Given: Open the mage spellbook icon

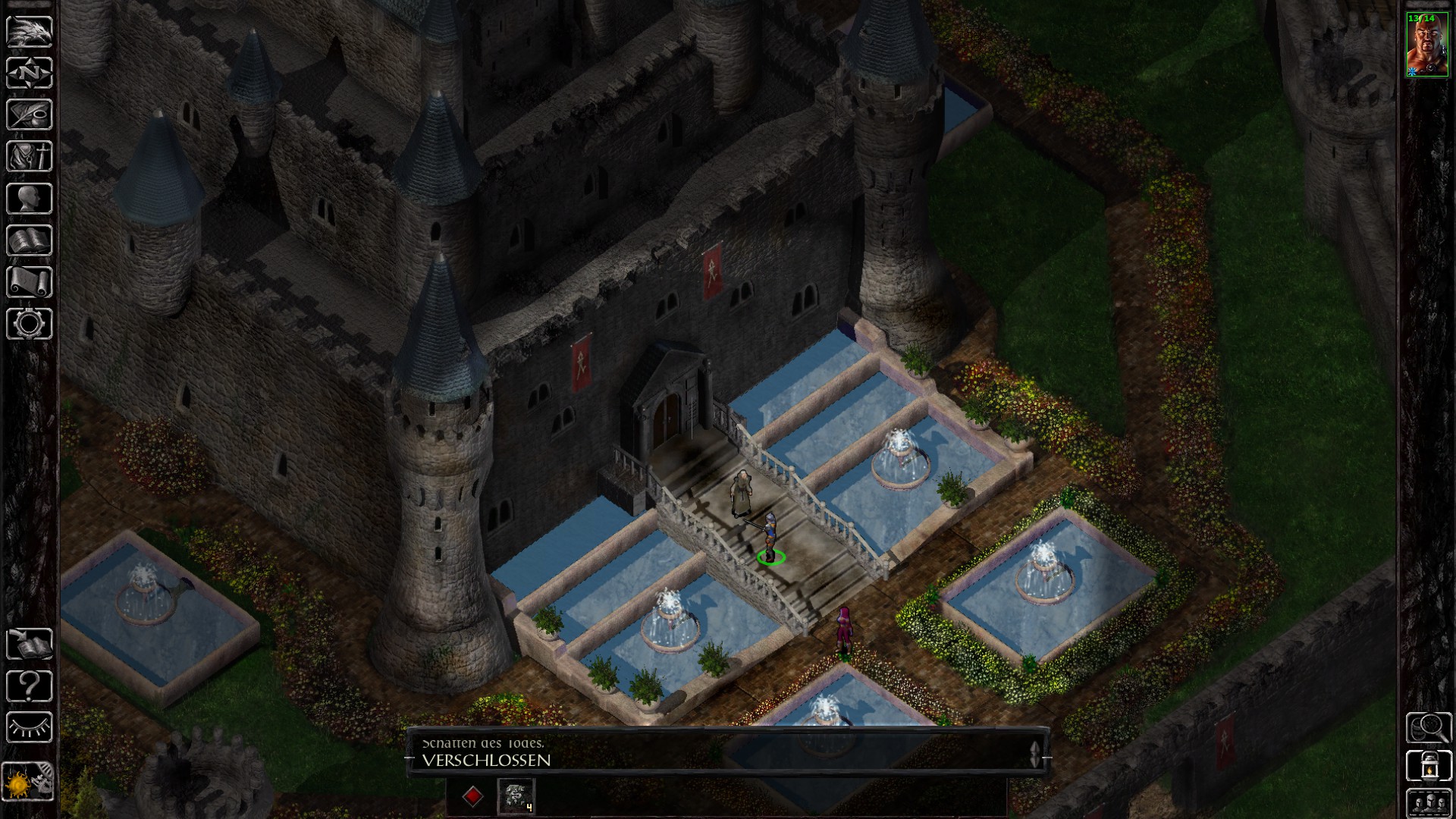Looking at the screenshot, I should point(30,240).
